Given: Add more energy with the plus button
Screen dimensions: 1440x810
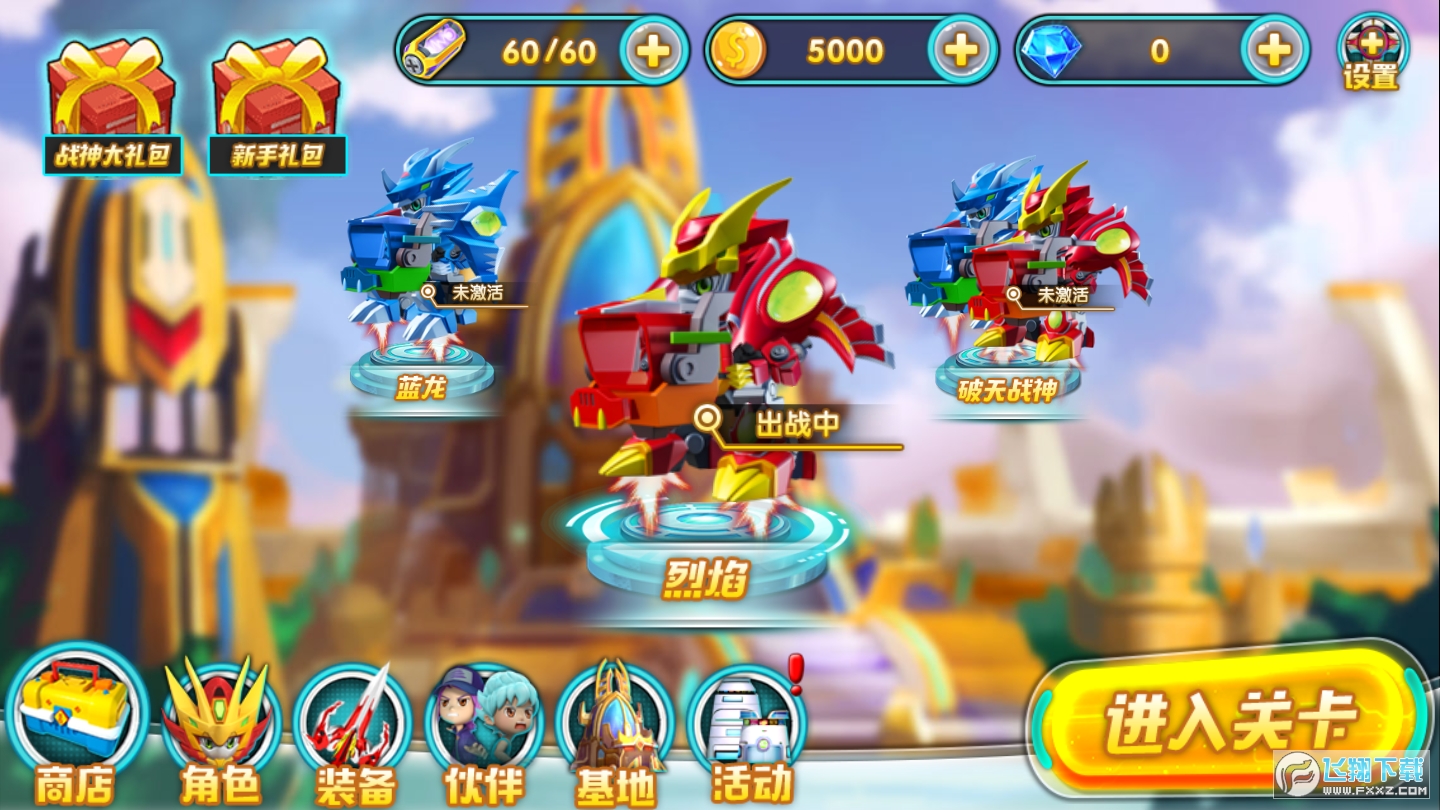Looking at the screenshot, I should point(653,50).
